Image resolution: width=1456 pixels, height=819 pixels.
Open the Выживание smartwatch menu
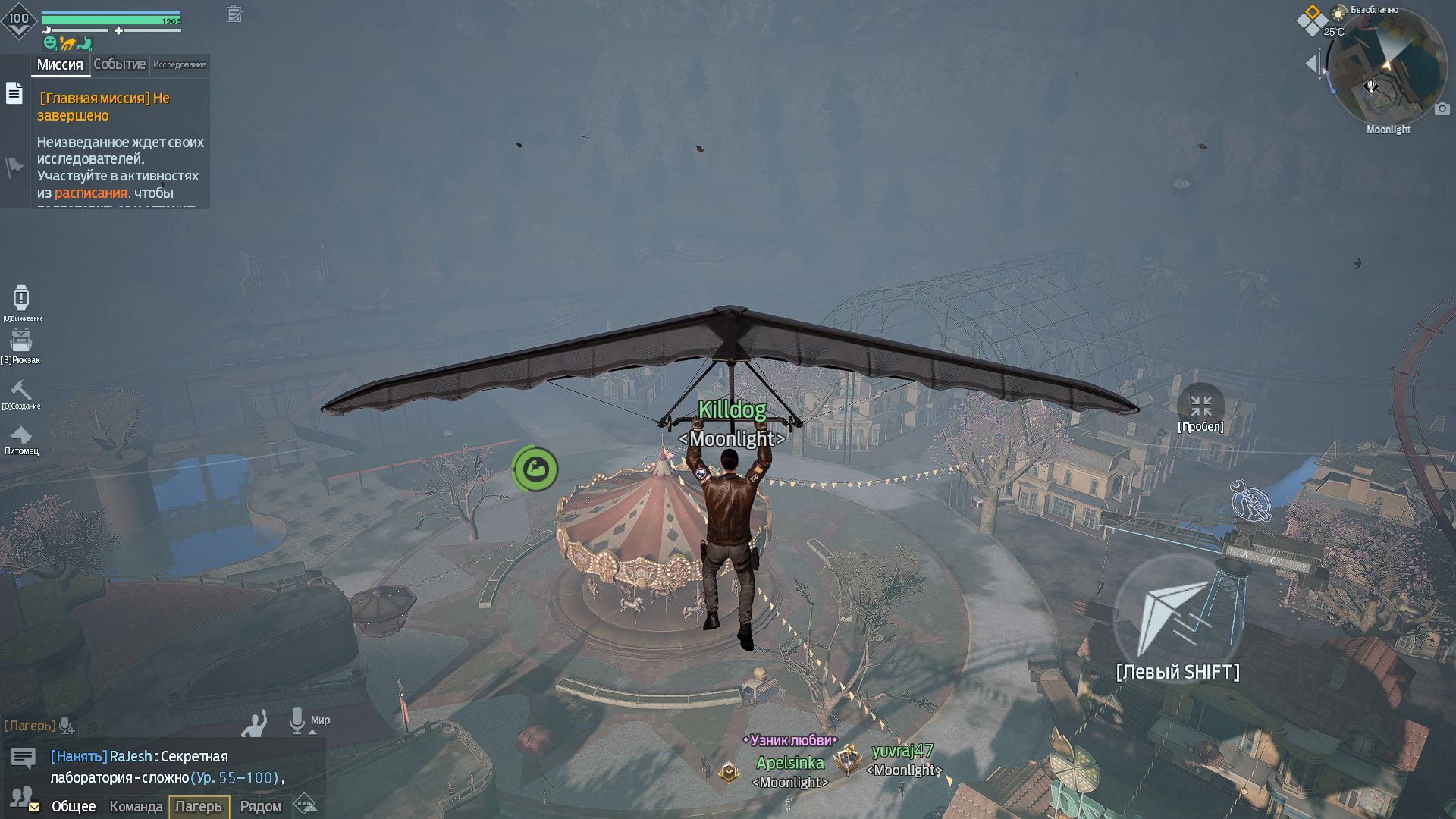pyautogui.click(x=21, y=299)
